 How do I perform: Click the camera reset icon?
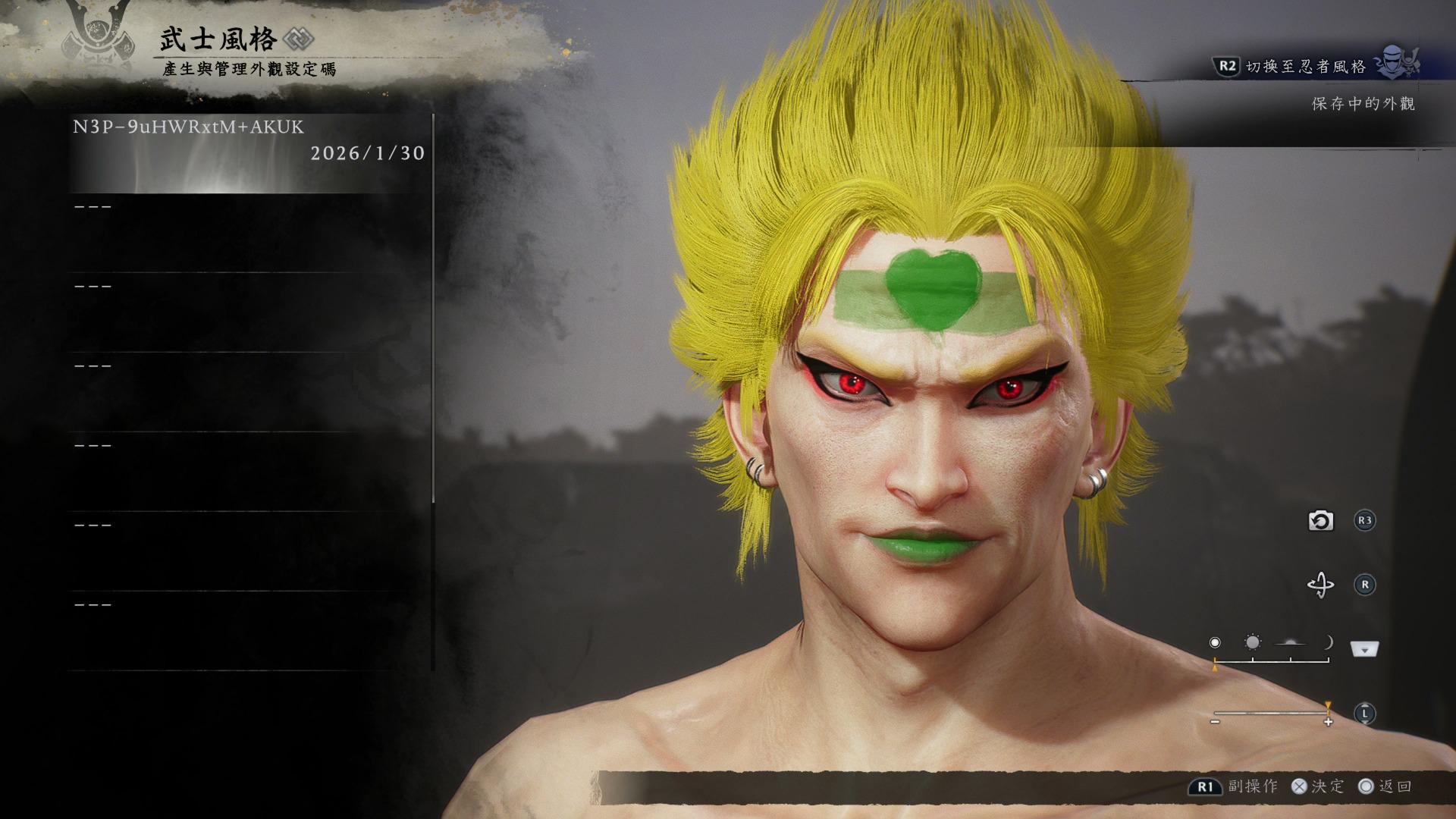pyautogui.click(x=1320, y=521)
